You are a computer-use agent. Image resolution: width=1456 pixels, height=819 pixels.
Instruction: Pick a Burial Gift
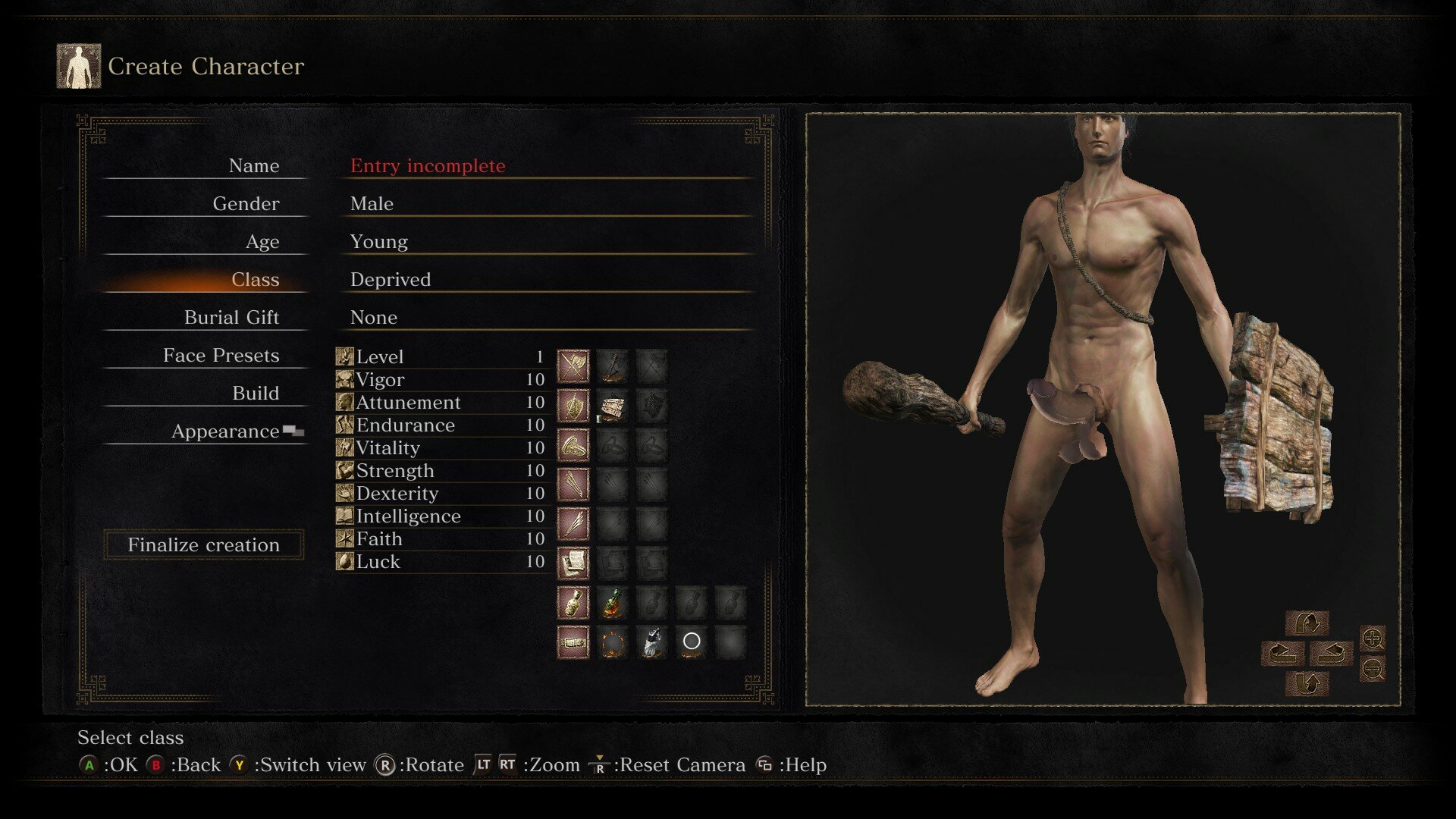click(x=231, y=318)
